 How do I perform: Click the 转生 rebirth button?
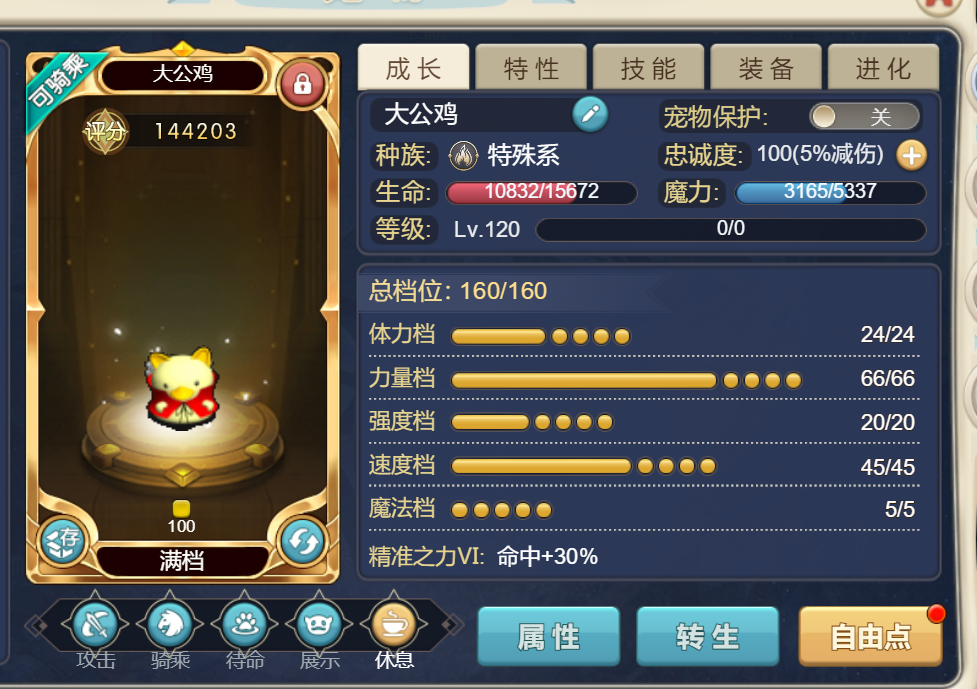click(x=707, y=636)
